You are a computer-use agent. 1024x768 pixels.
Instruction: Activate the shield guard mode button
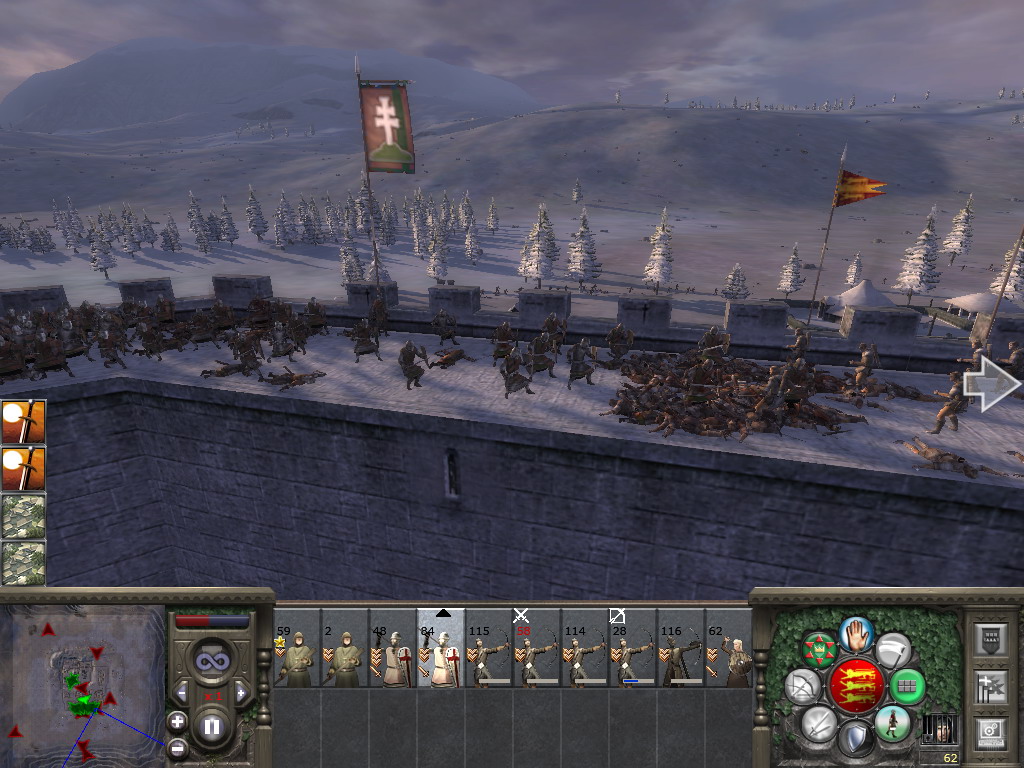tap(856, 740)
